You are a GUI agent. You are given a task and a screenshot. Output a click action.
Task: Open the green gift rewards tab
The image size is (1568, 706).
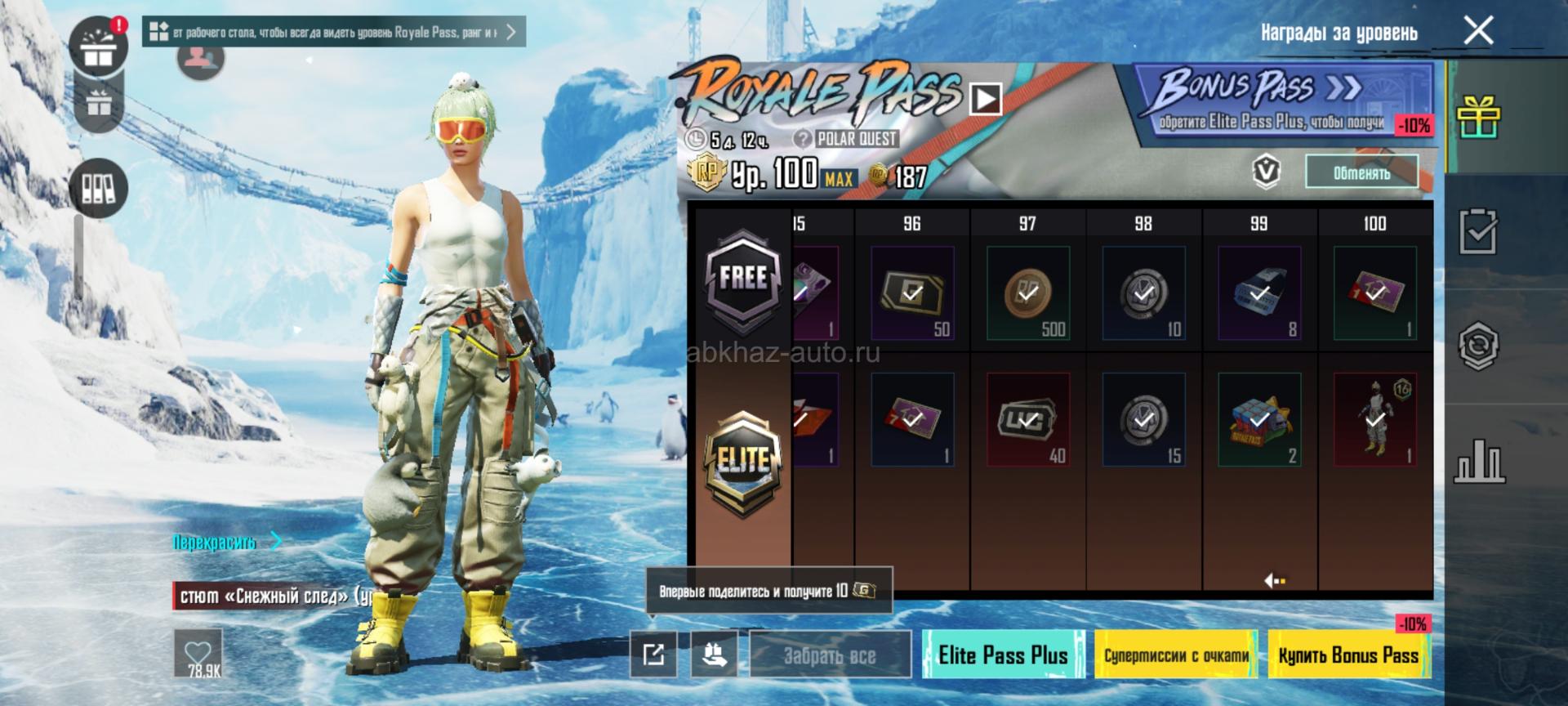pyautogui.click(x=1479, y=118)
